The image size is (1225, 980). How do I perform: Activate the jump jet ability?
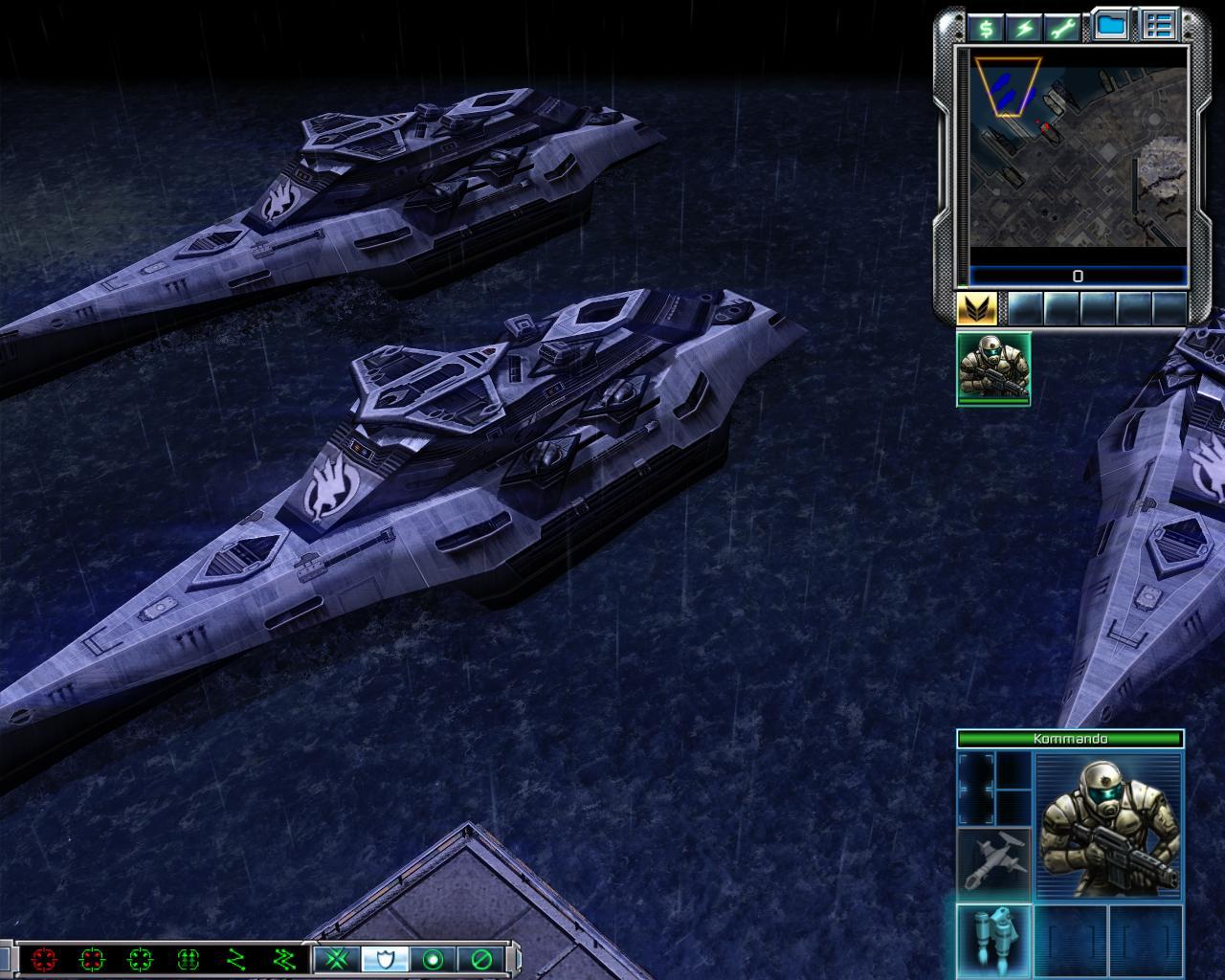pyautogui.click(x=994, y=937)
